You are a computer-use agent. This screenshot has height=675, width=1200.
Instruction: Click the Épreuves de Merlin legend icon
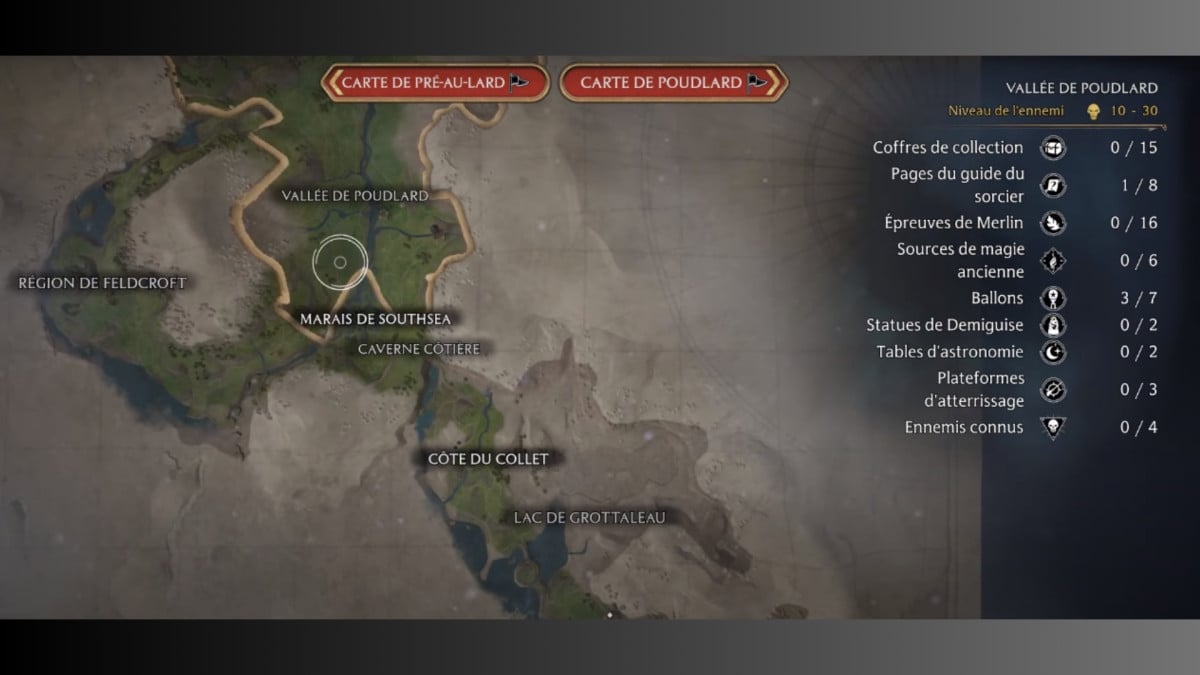(x=1053, y=223)
